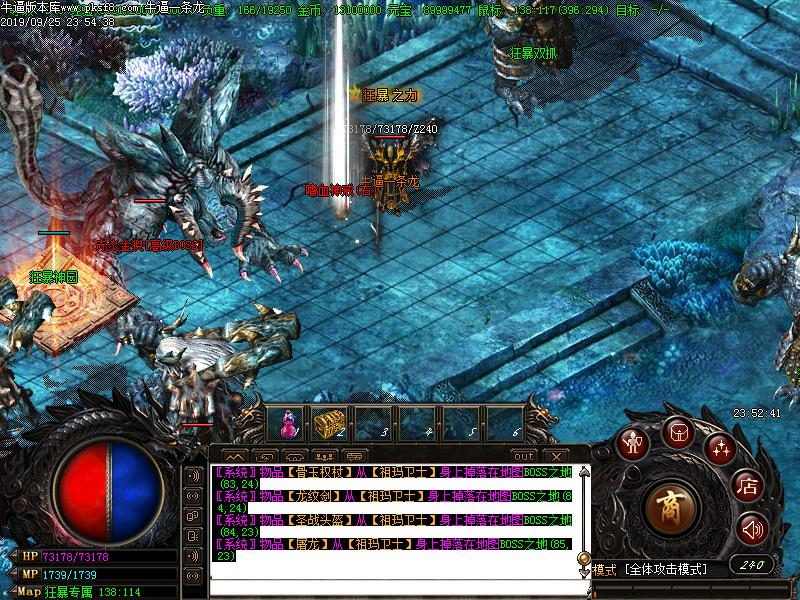Toggle the sound speaker button

(752, 528)
